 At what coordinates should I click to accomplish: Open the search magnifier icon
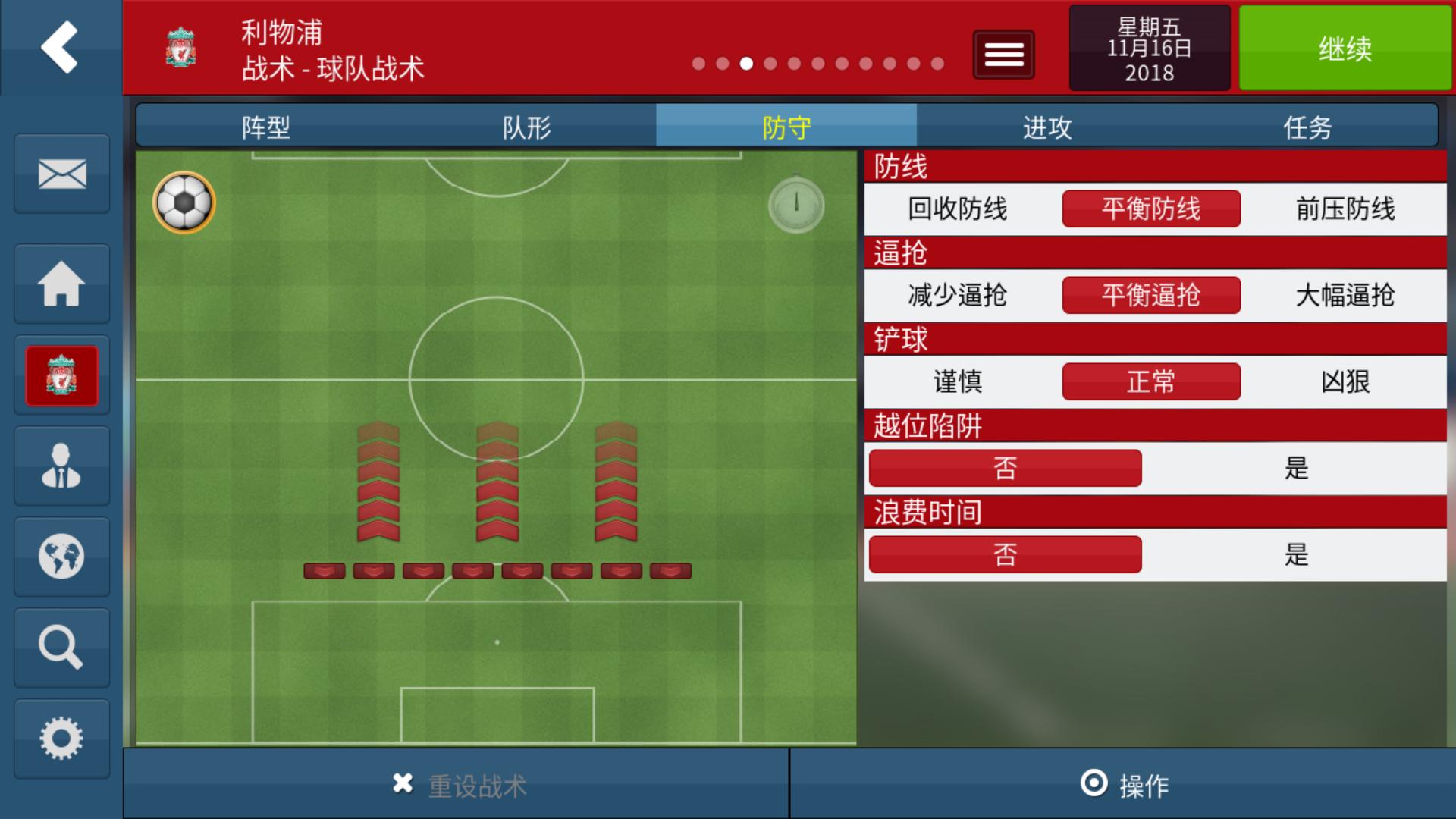(61, 647)
